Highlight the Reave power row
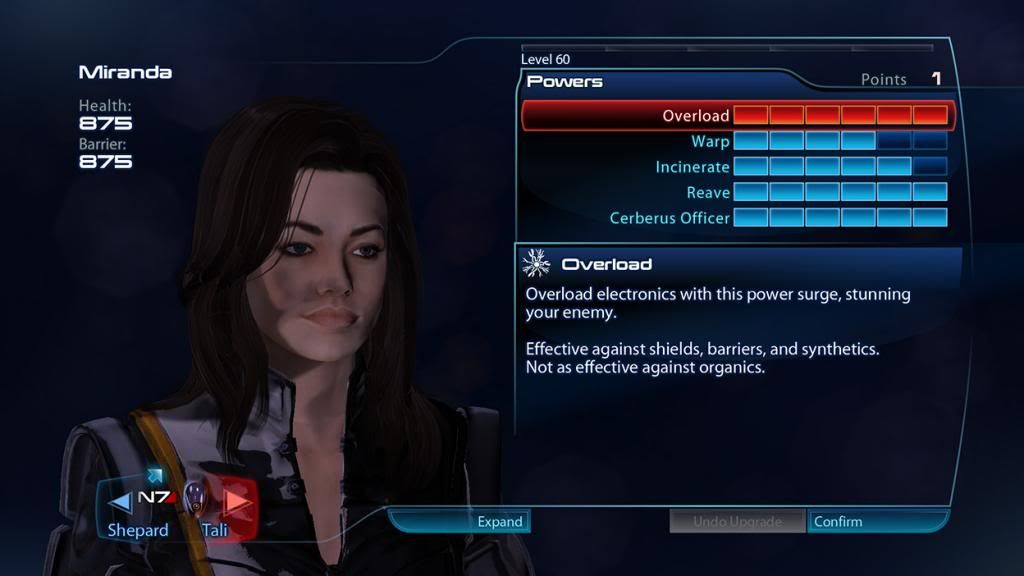The width and height of the screenshot is (1024, 576). click(738, 192)
